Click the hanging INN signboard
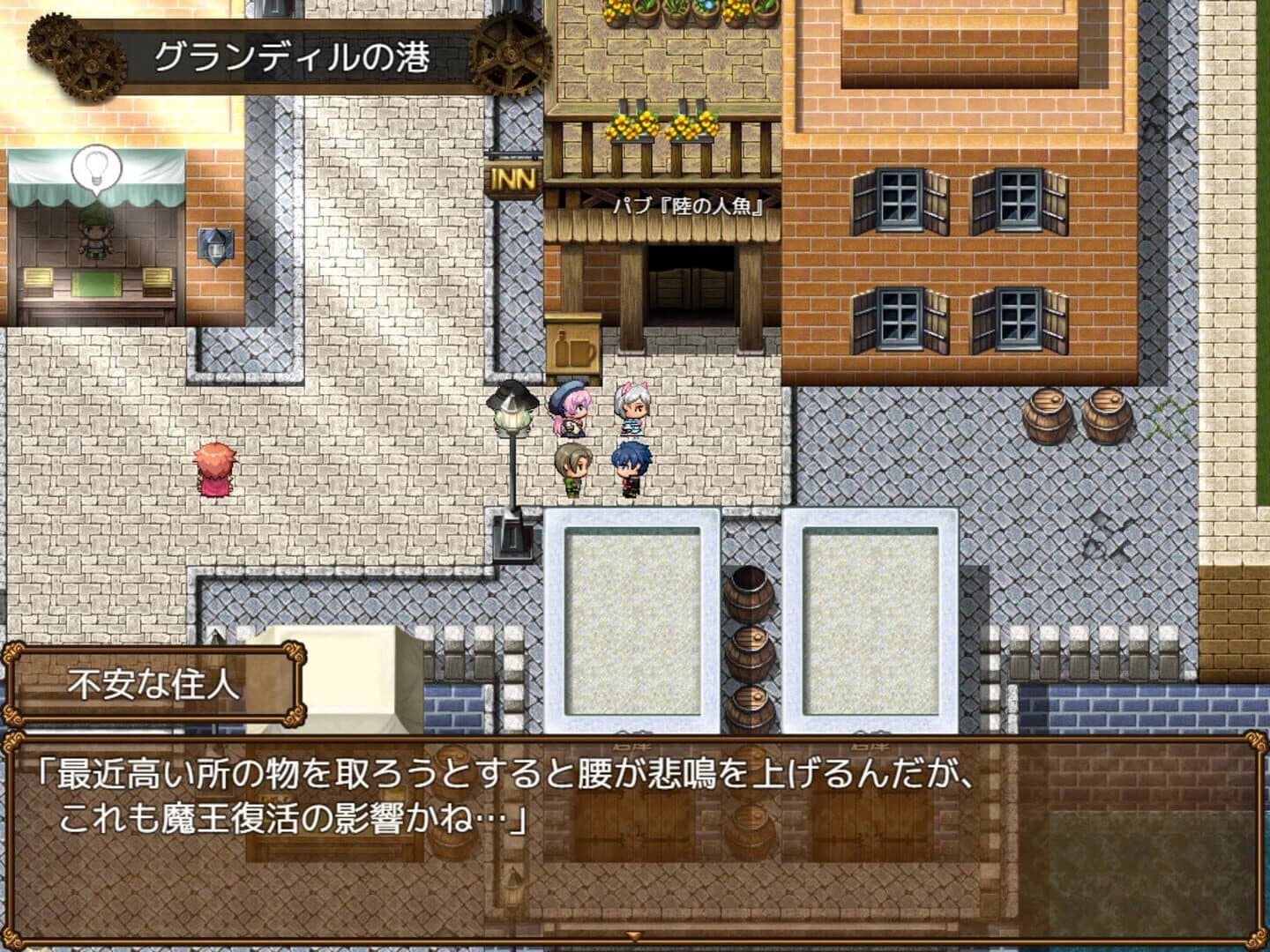1270x952 pixels. click(x=512, y=178)
